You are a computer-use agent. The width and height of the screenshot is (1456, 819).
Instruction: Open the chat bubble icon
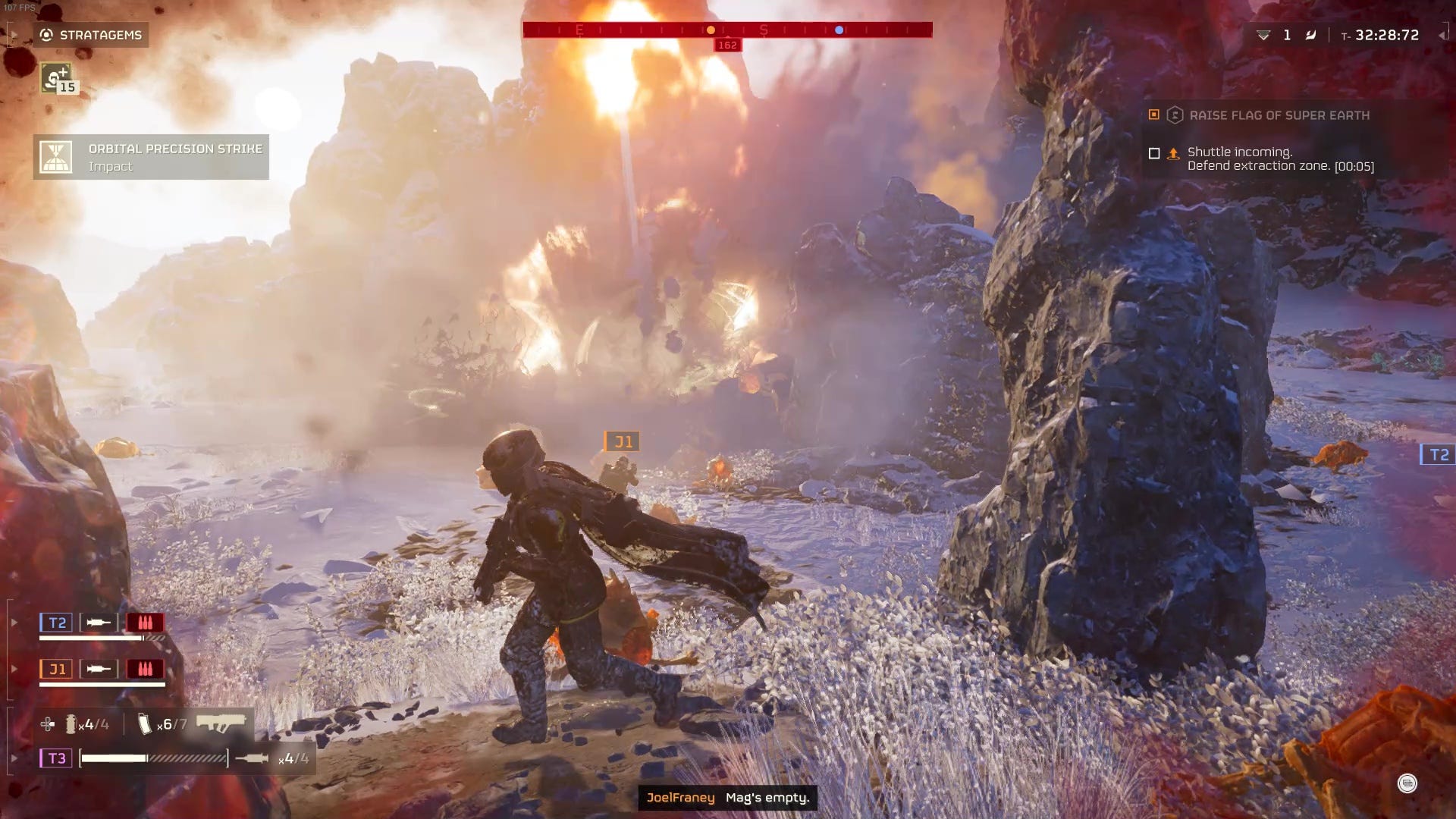[x=1407, y=783]
